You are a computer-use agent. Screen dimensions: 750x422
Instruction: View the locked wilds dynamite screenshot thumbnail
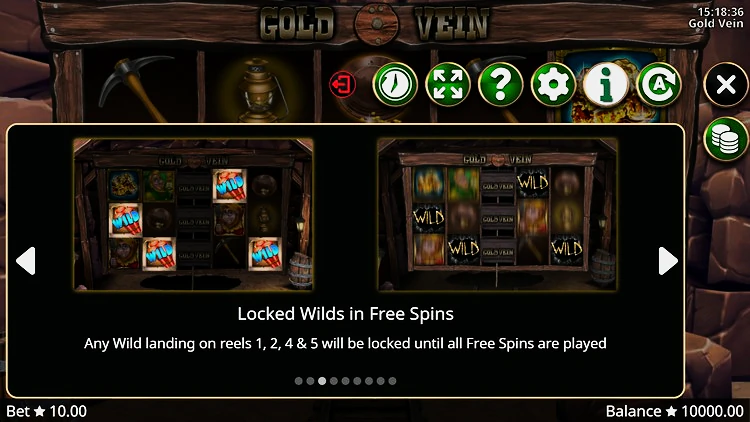193,215
